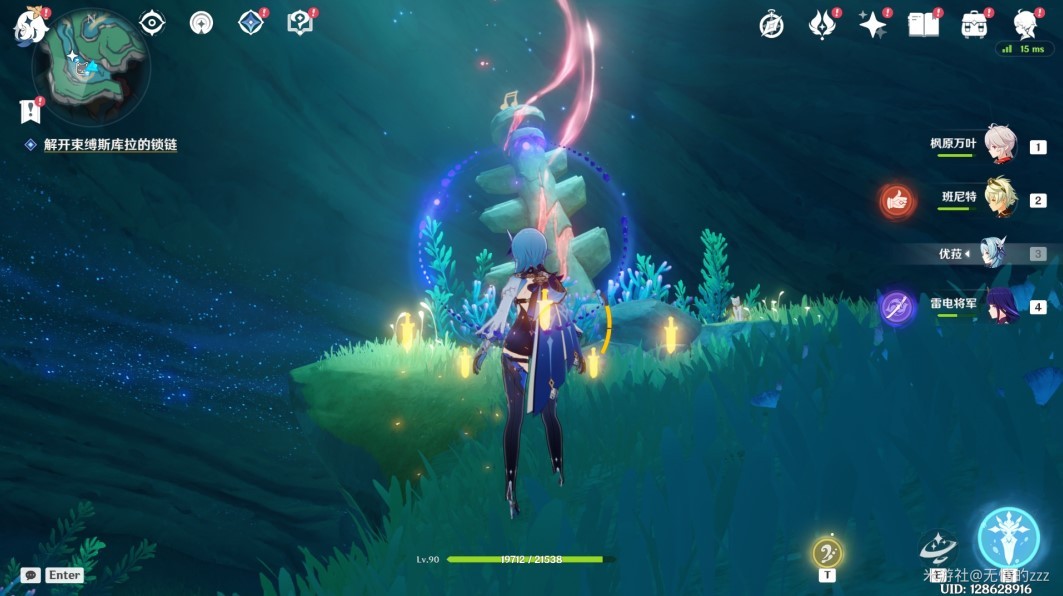1063x596 pixels.
Task: Unleash the glowing elemental burst
Action: [1008, 538]
